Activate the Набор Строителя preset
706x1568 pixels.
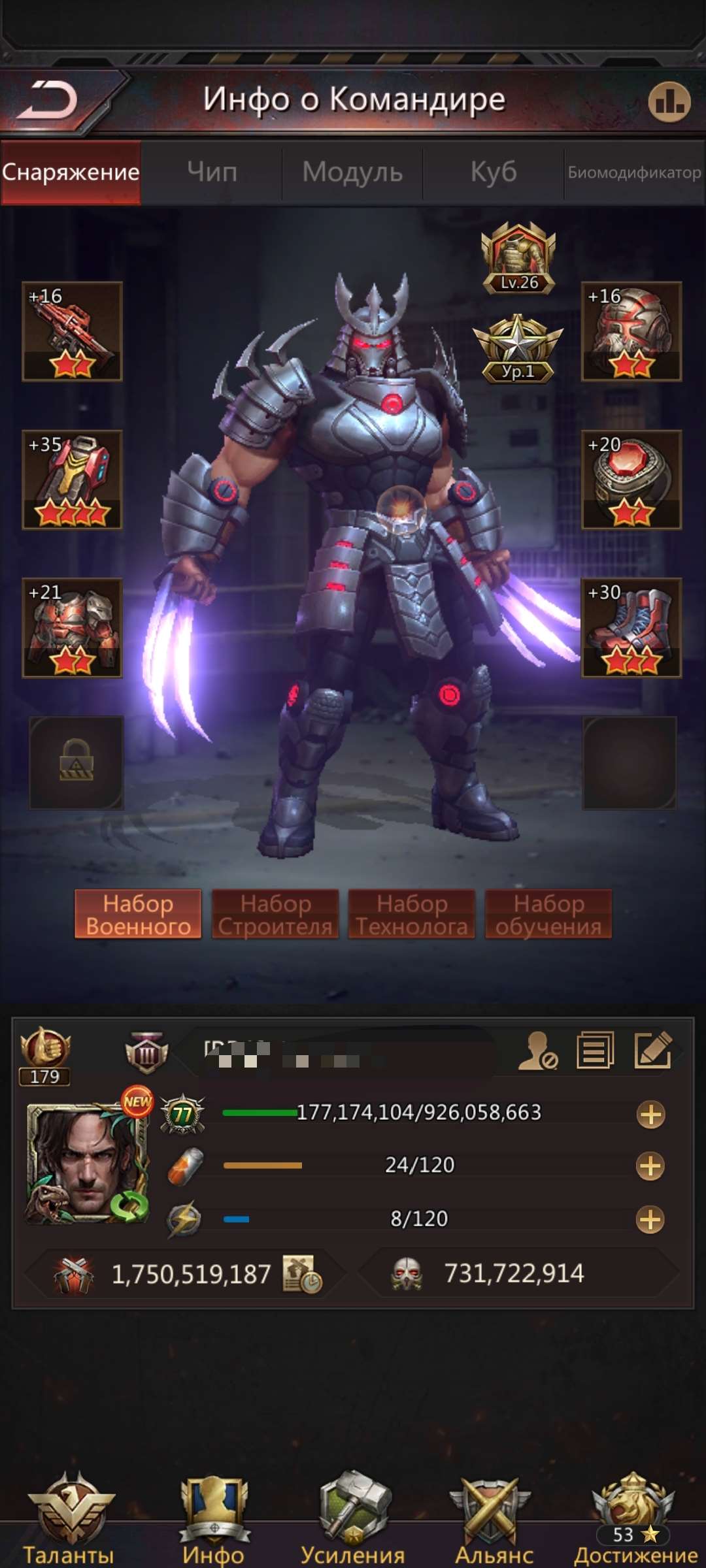click(275, 914)
